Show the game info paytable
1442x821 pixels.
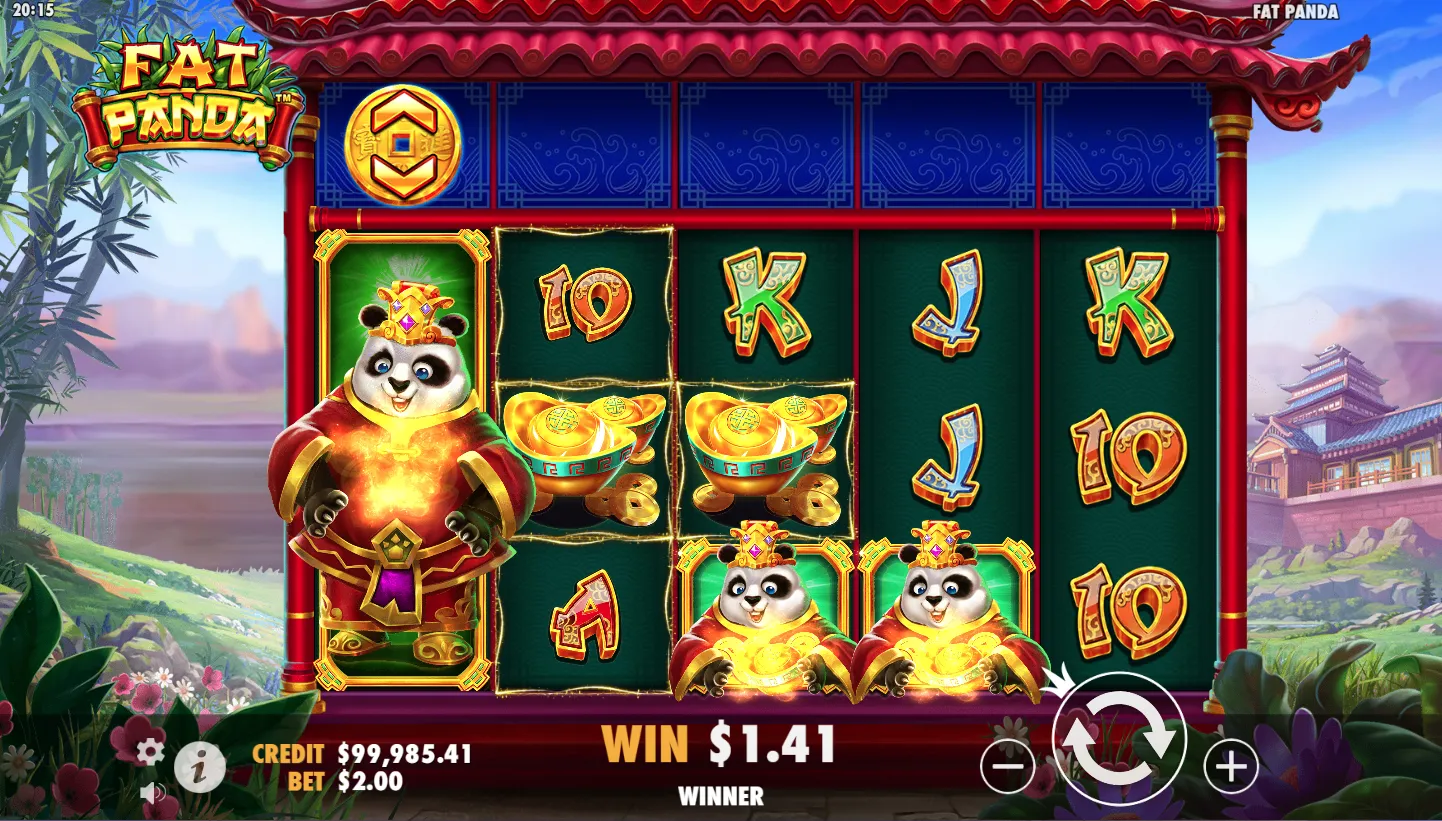[200, 768]
